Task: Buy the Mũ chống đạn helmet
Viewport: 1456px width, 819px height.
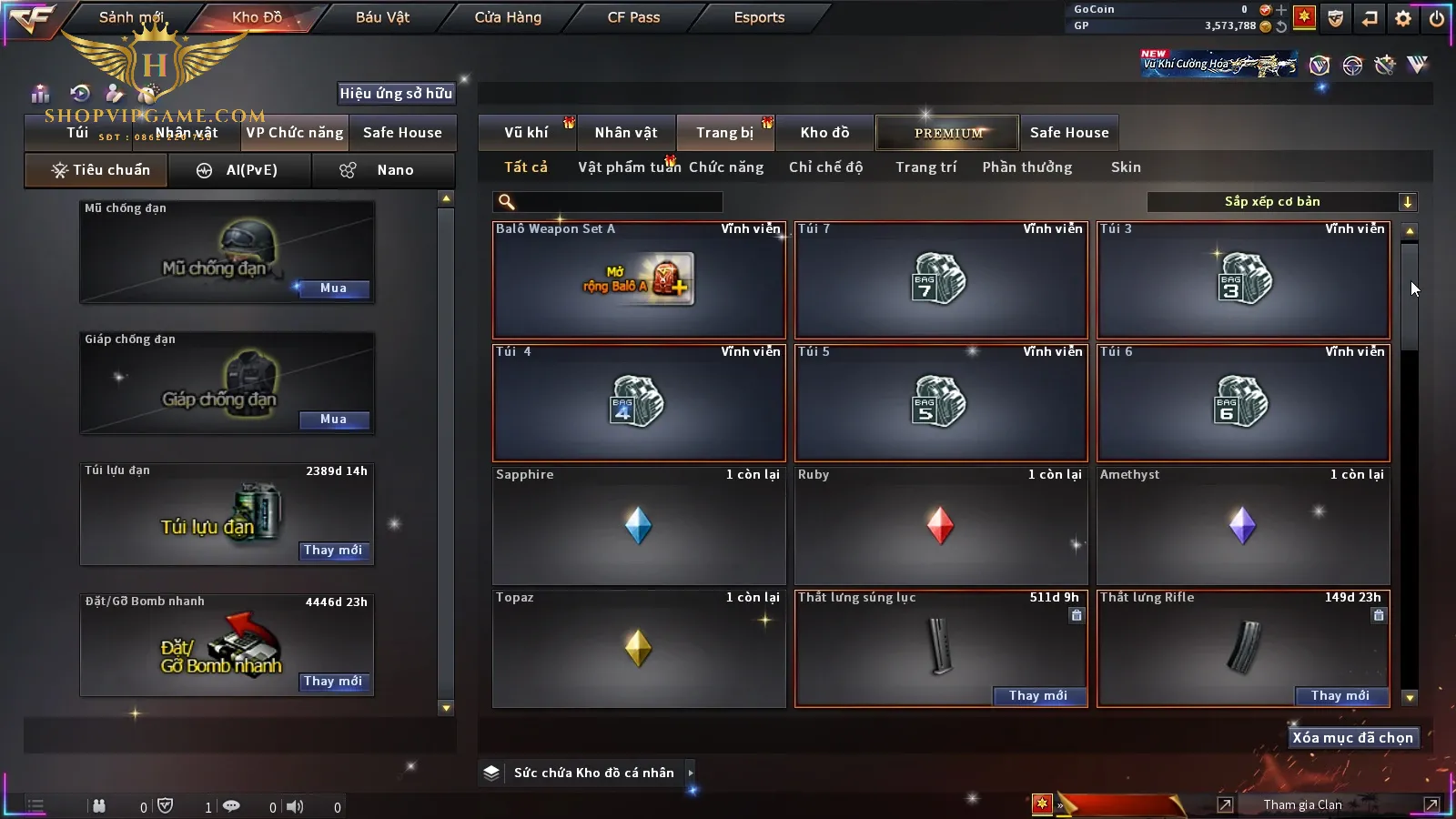Action: [333, 288]
